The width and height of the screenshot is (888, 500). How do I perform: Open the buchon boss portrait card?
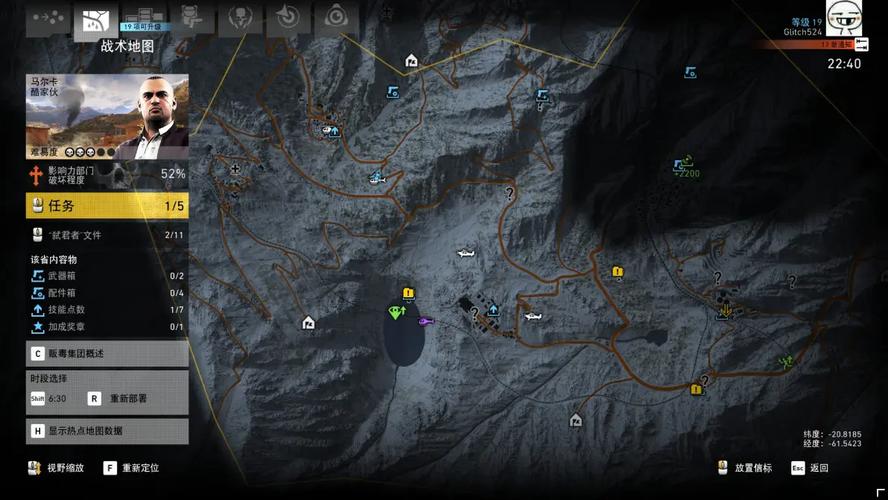[107, 117]
